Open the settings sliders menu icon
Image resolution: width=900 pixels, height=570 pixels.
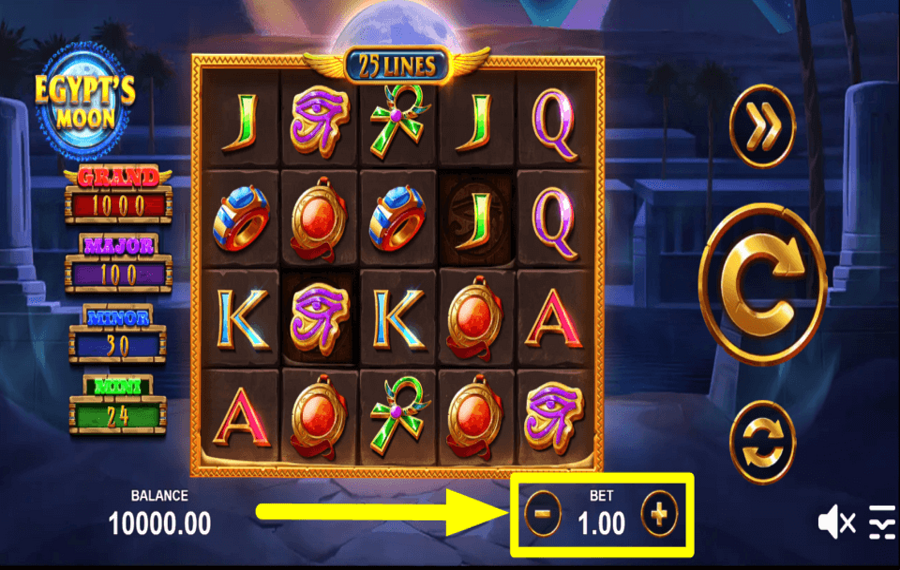(x=881, y=521)
